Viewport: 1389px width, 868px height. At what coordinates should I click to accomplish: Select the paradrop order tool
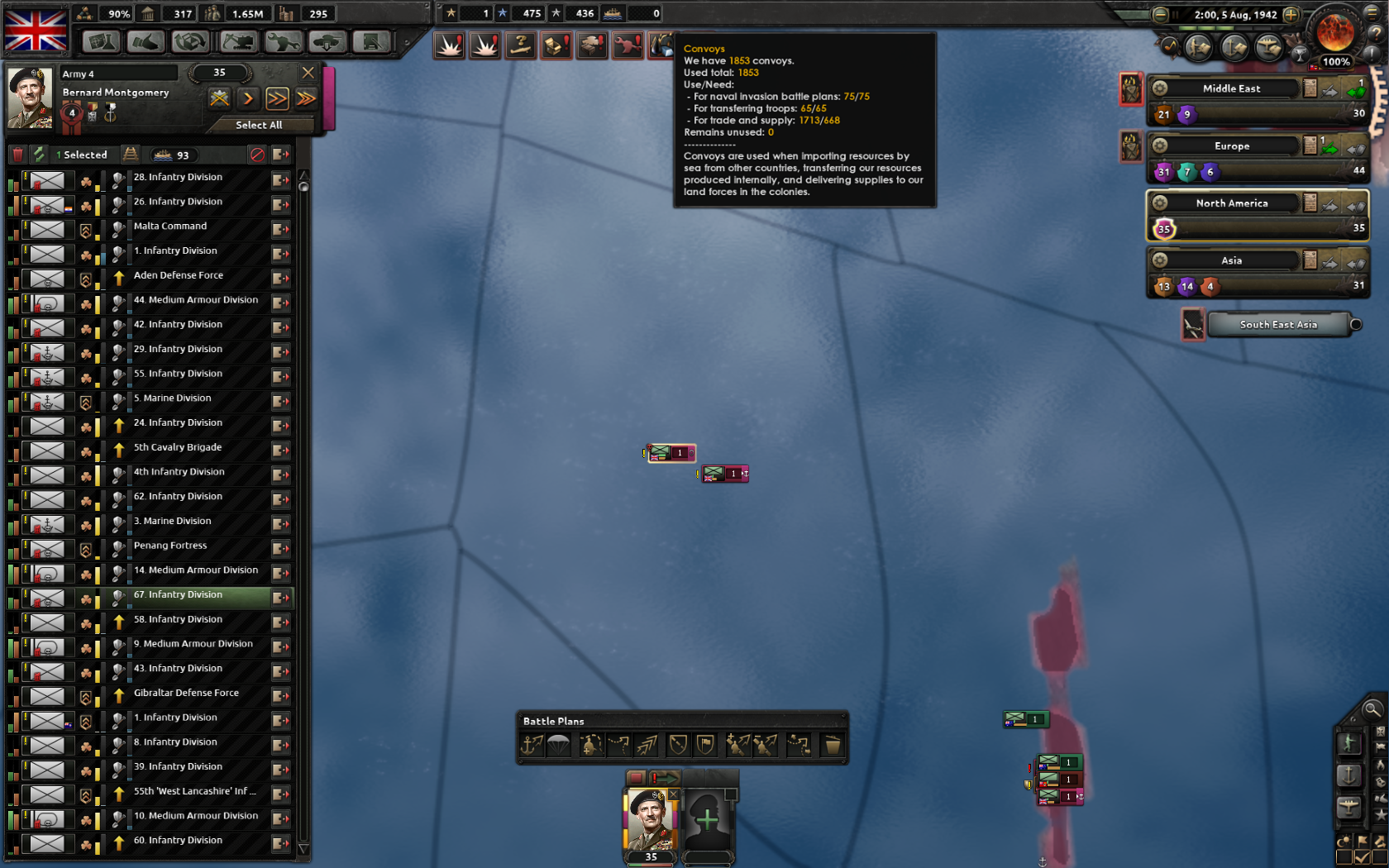[561, 745]
